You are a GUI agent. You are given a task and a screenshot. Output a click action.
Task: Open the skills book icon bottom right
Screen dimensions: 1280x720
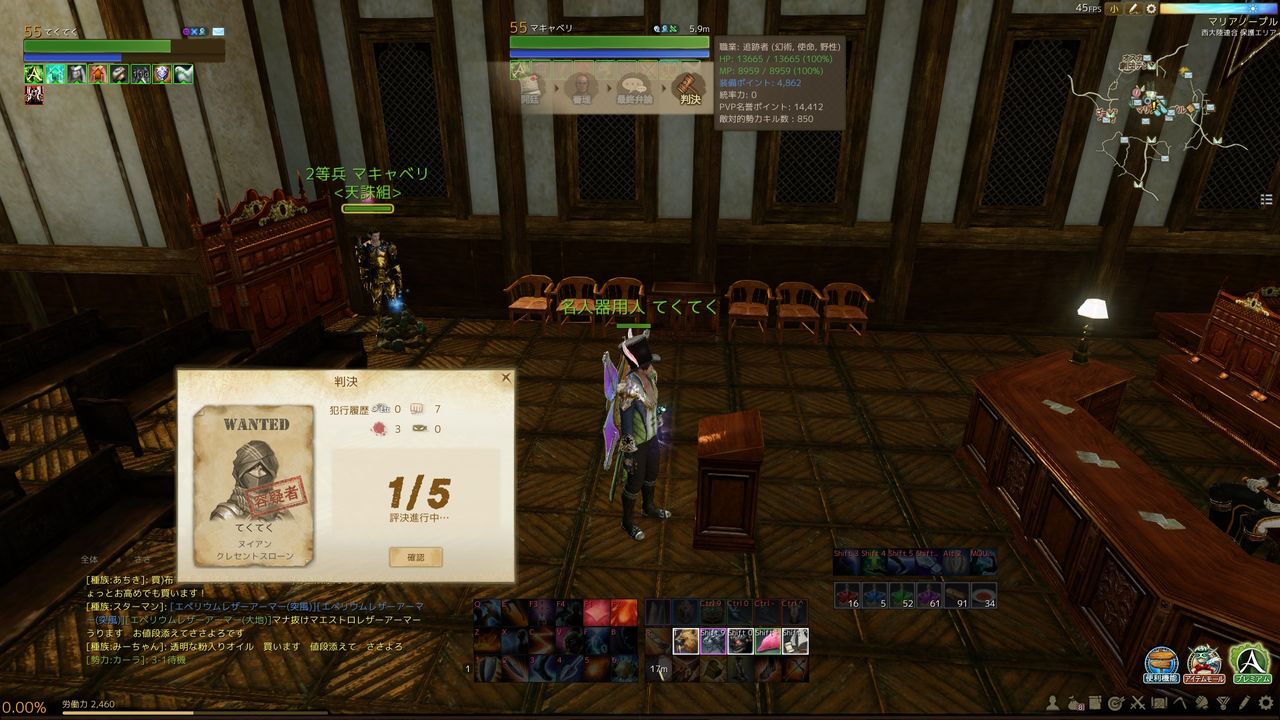coord(1094,701)
